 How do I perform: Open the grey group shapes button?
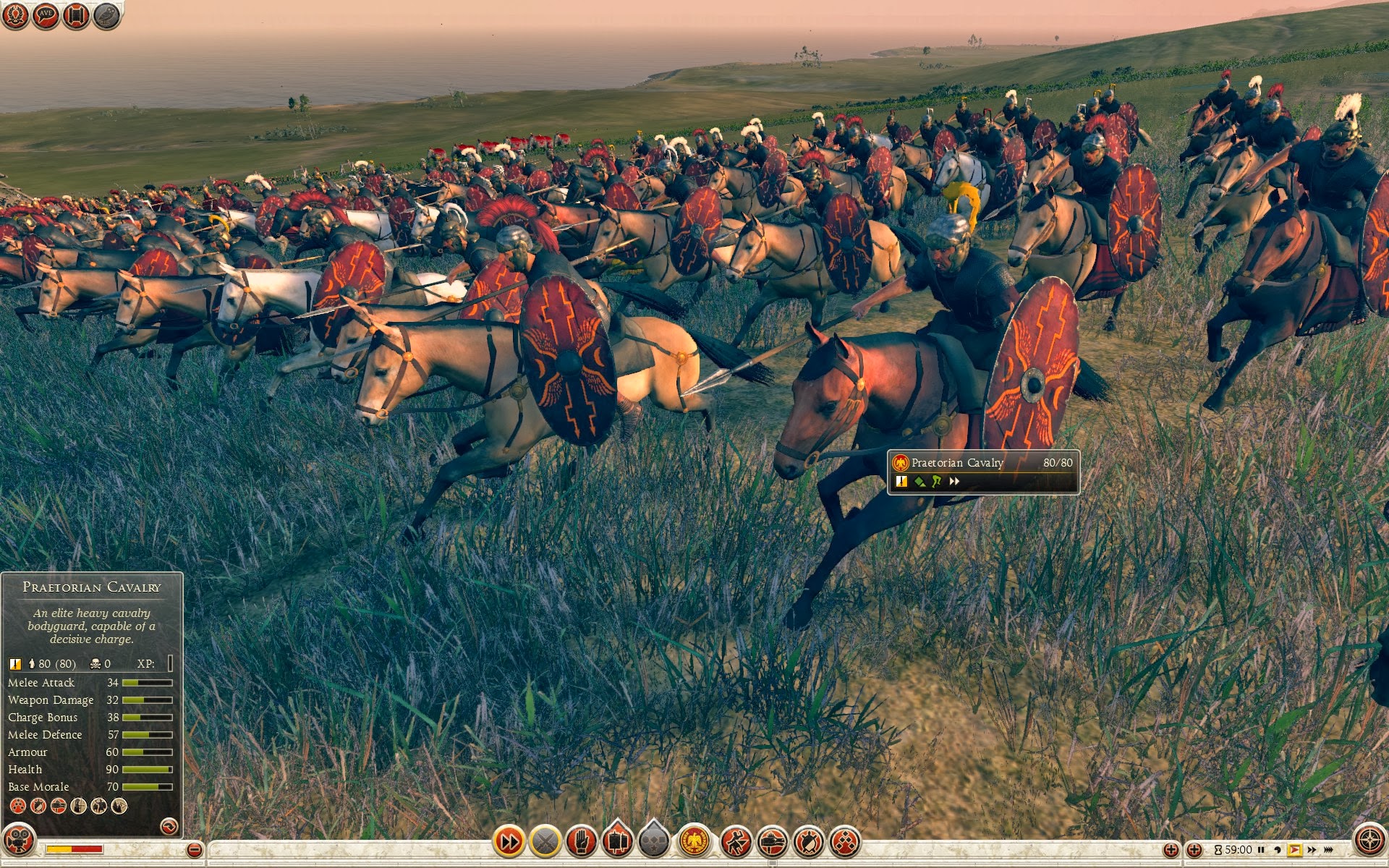pyautogui.click(x=654, y=841)
